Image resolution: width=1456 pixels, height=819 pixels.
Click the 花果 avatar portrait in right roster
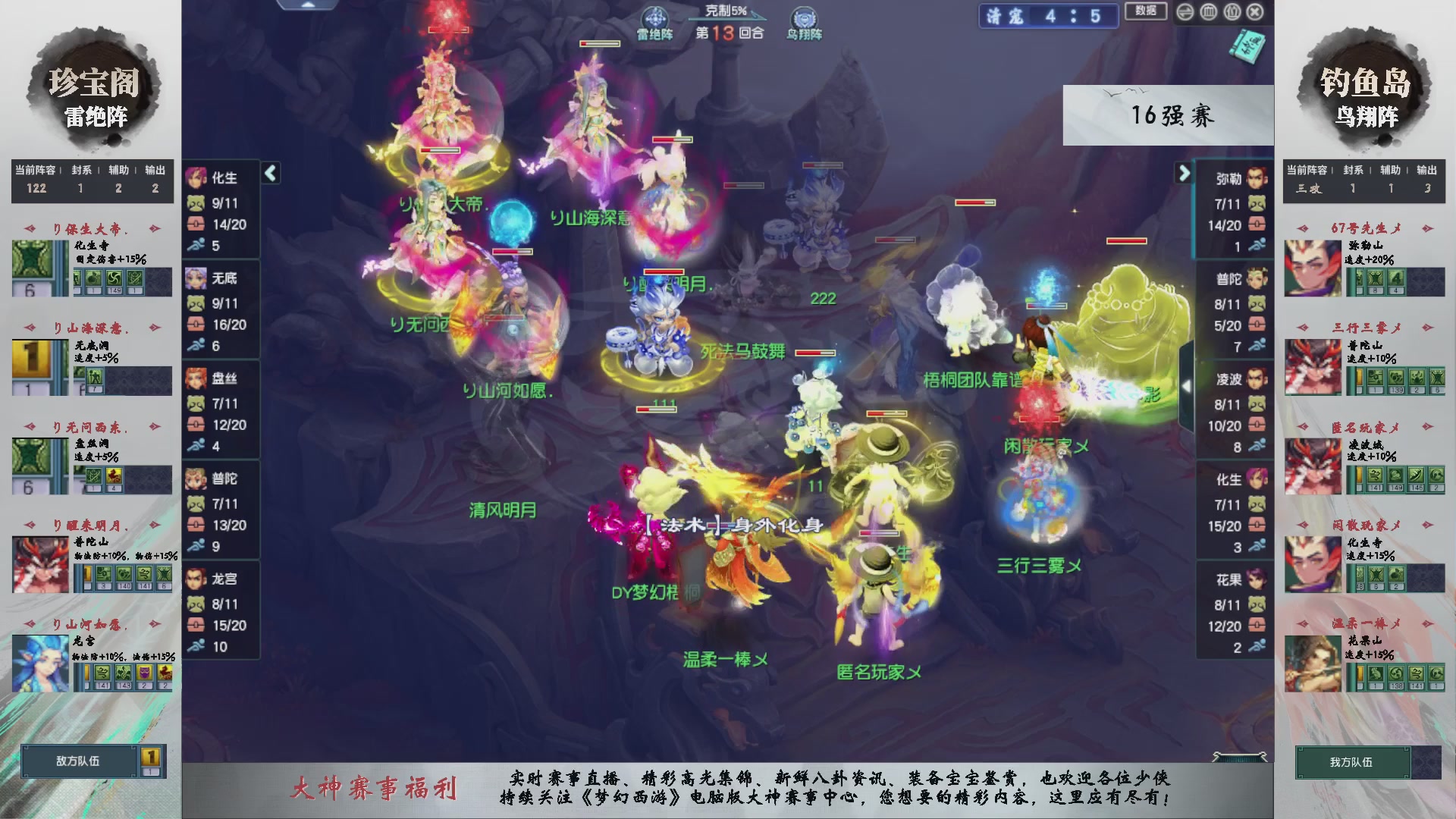pyautogui.click(x=1258, y=580)
